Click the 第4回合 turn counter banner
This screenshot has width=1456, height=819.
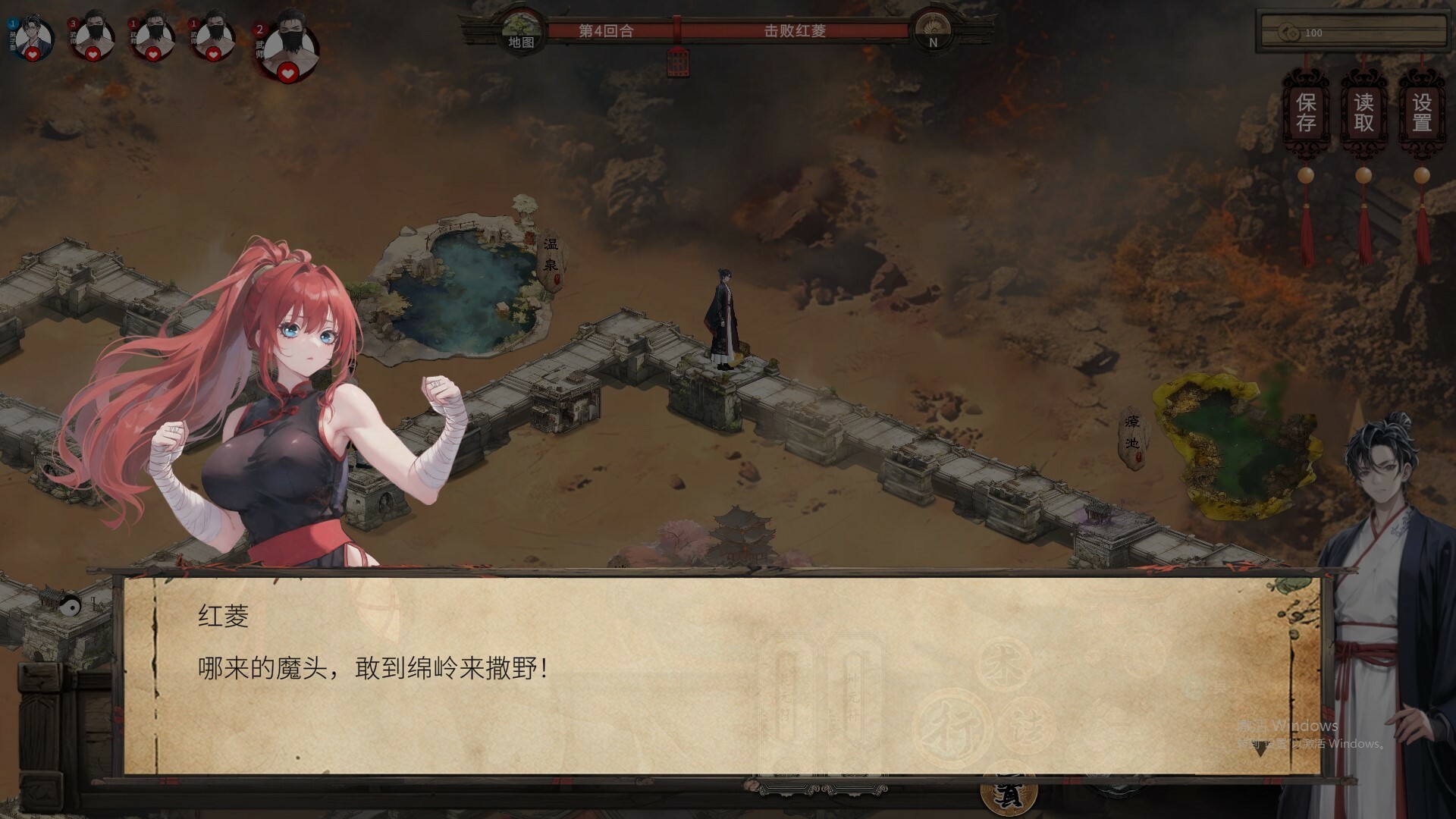(607, 32)
